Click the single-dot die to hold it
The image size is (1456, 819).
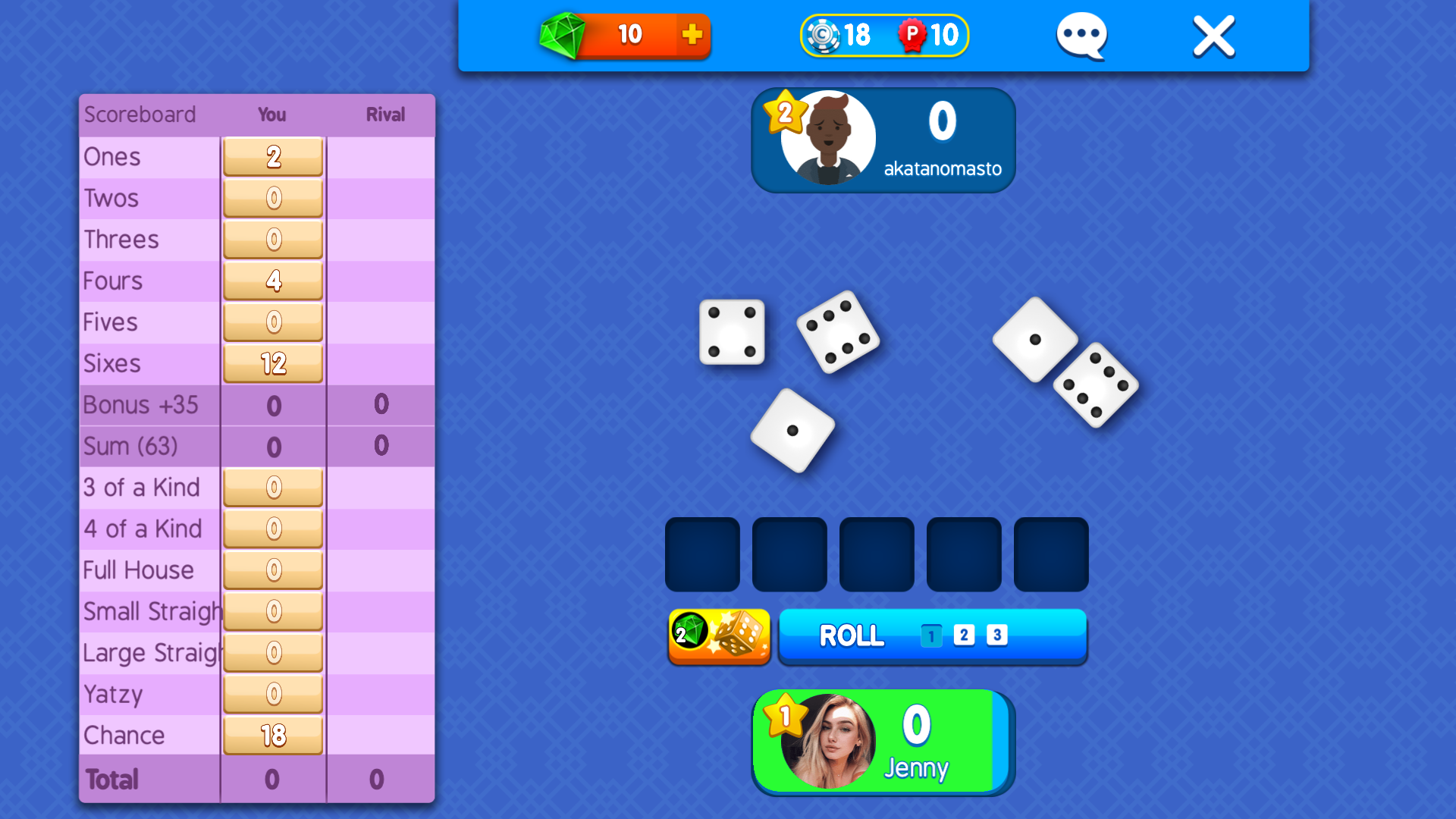(x=792, y=431)
